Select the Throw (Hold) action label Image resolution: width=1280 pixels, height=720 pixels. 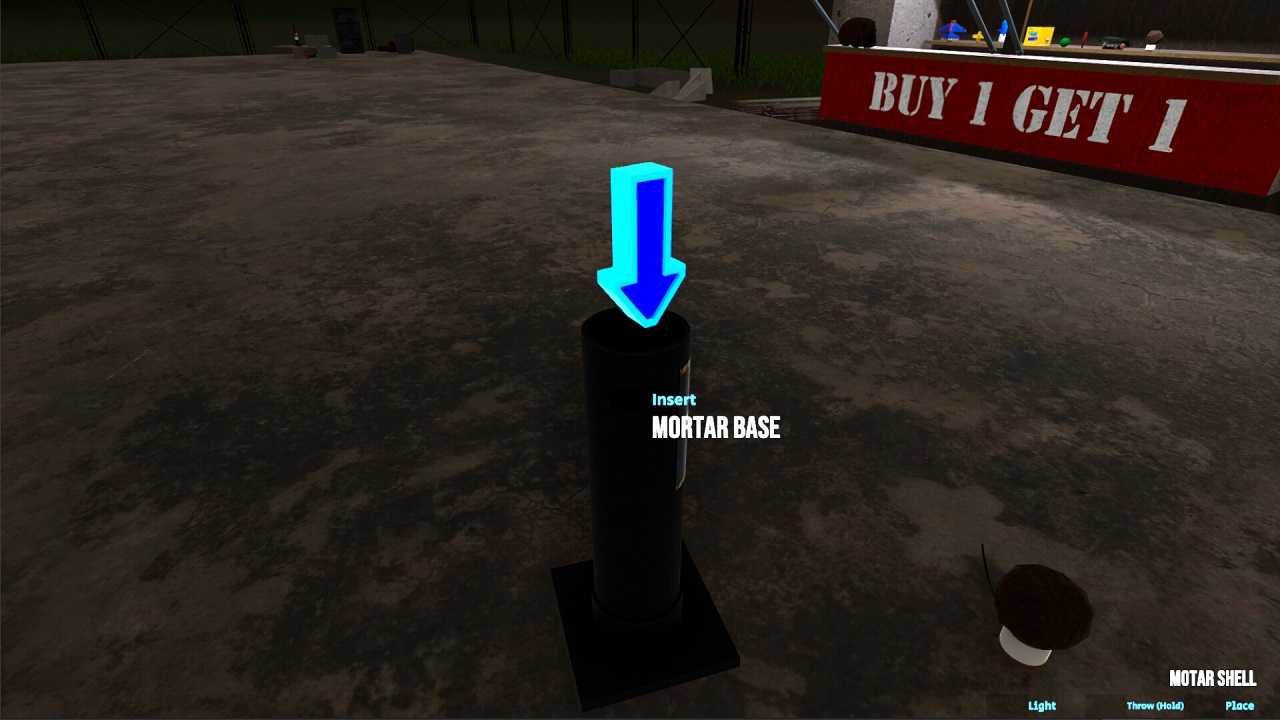click(x=1155, y=706)
